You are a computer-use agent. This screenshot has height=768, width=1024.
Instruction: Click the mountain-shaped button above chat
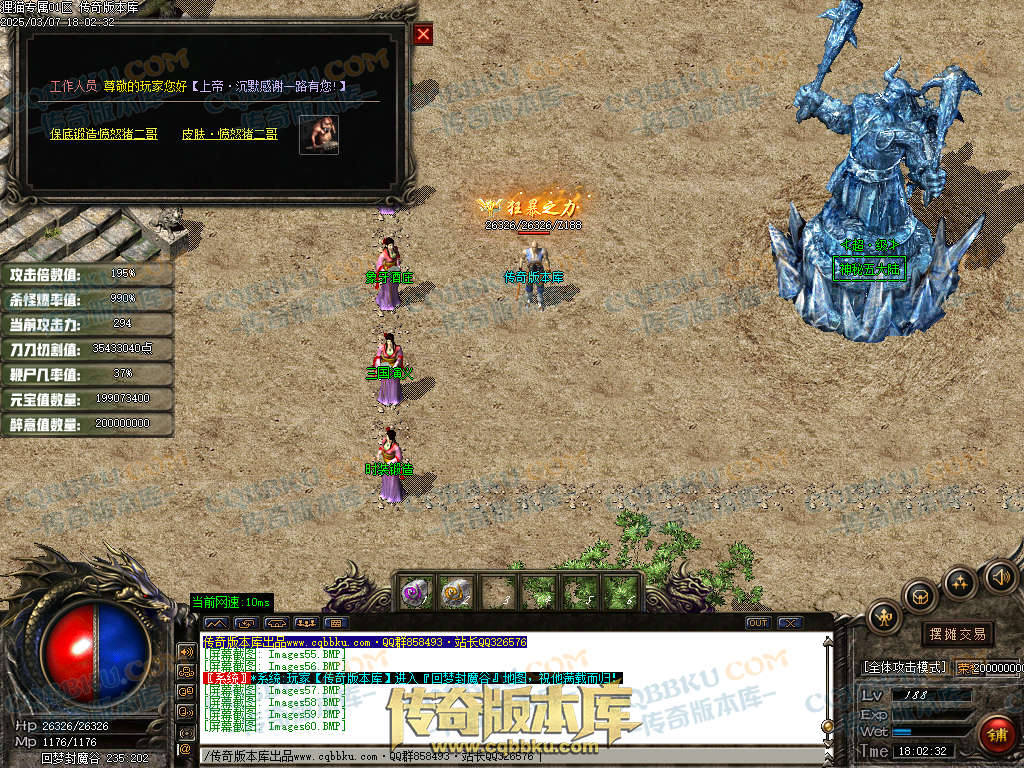click(216, 623)
